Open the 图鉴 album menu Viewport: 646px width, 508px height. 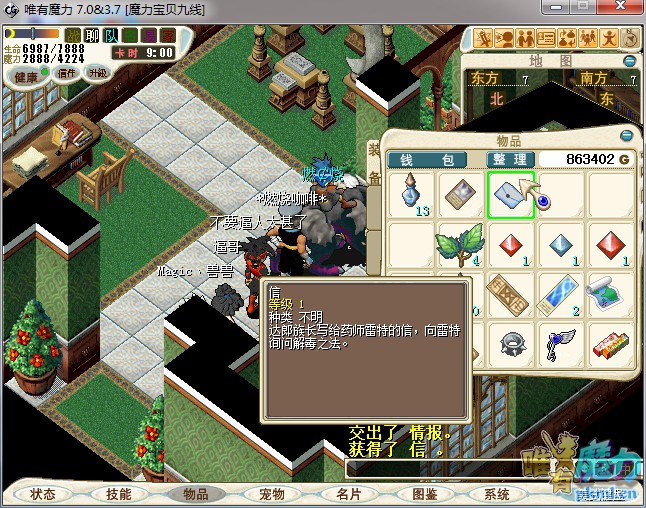[x=424, y=494]
